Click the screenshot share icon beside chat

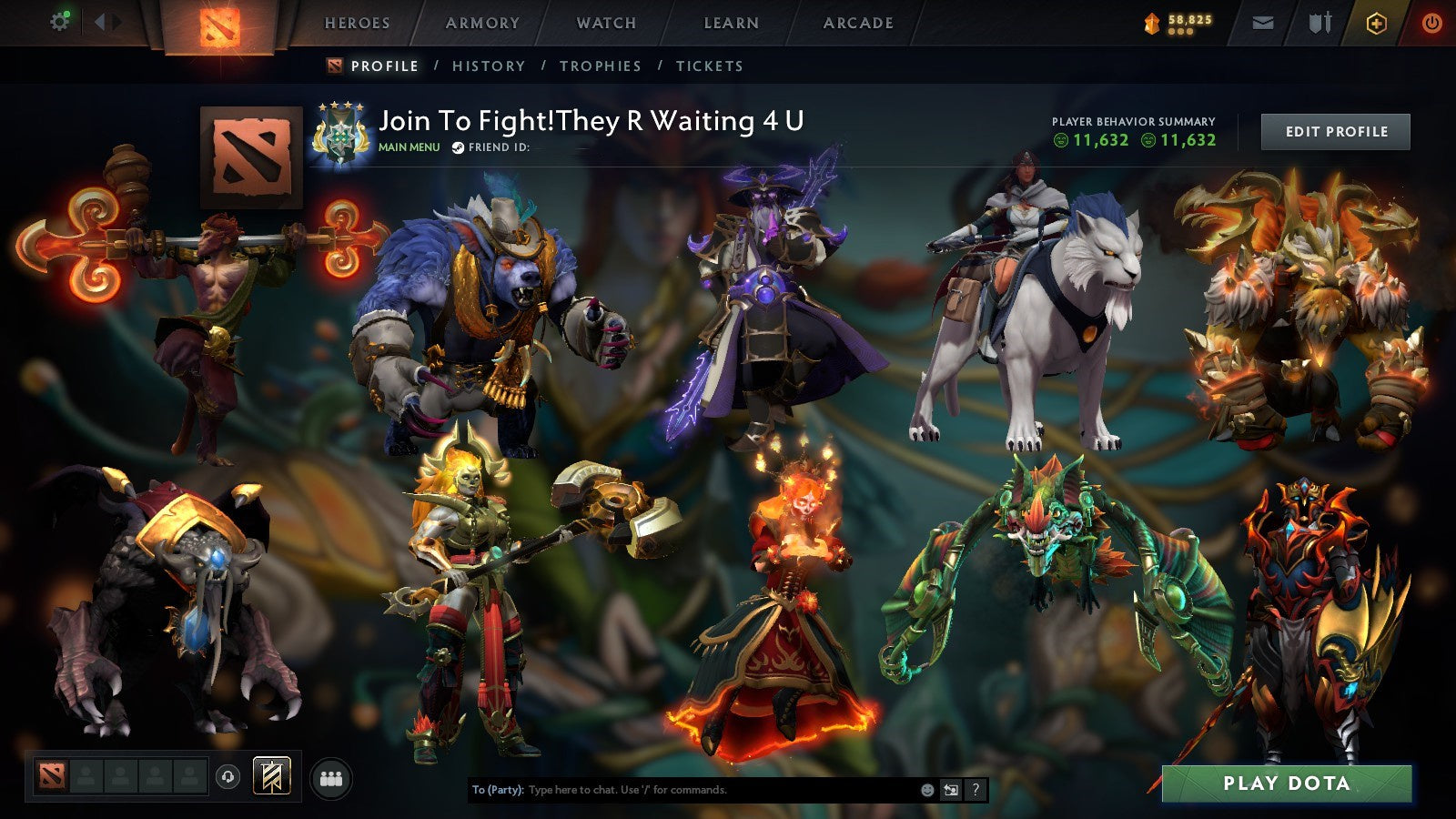[x=952, y=791]
